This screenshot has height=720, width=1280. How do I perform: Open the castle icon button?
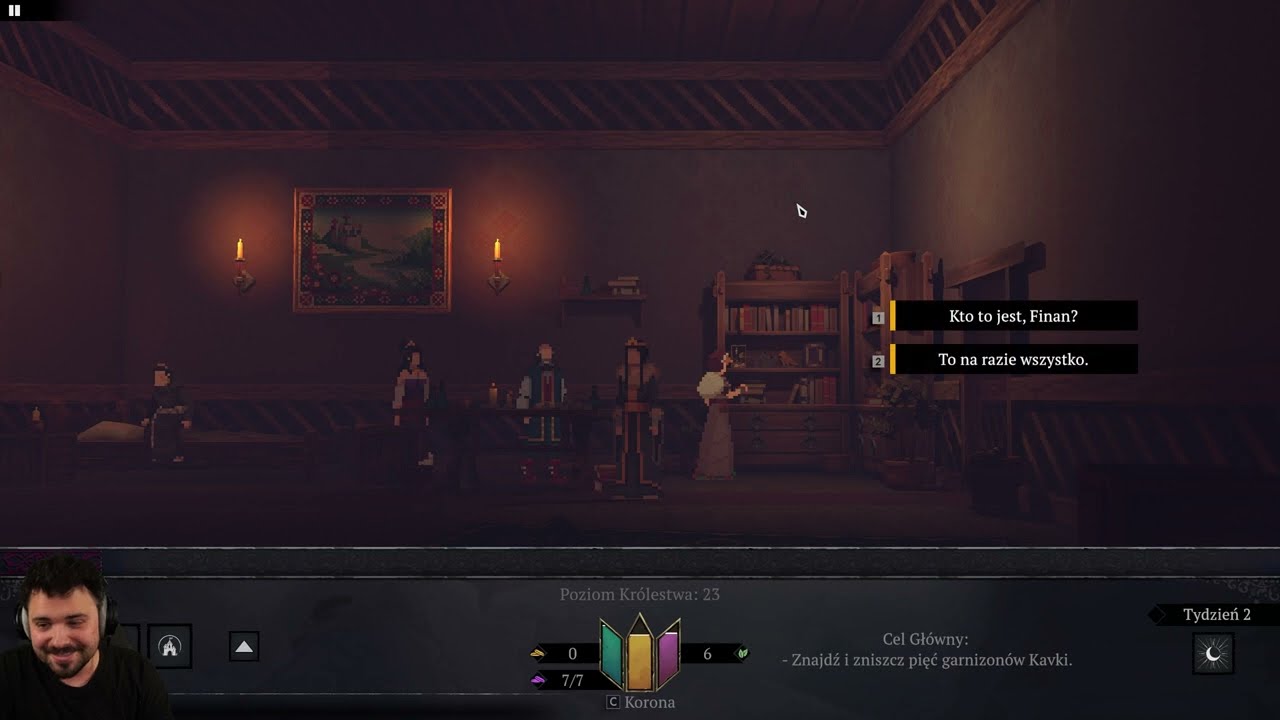pos(169,647)
